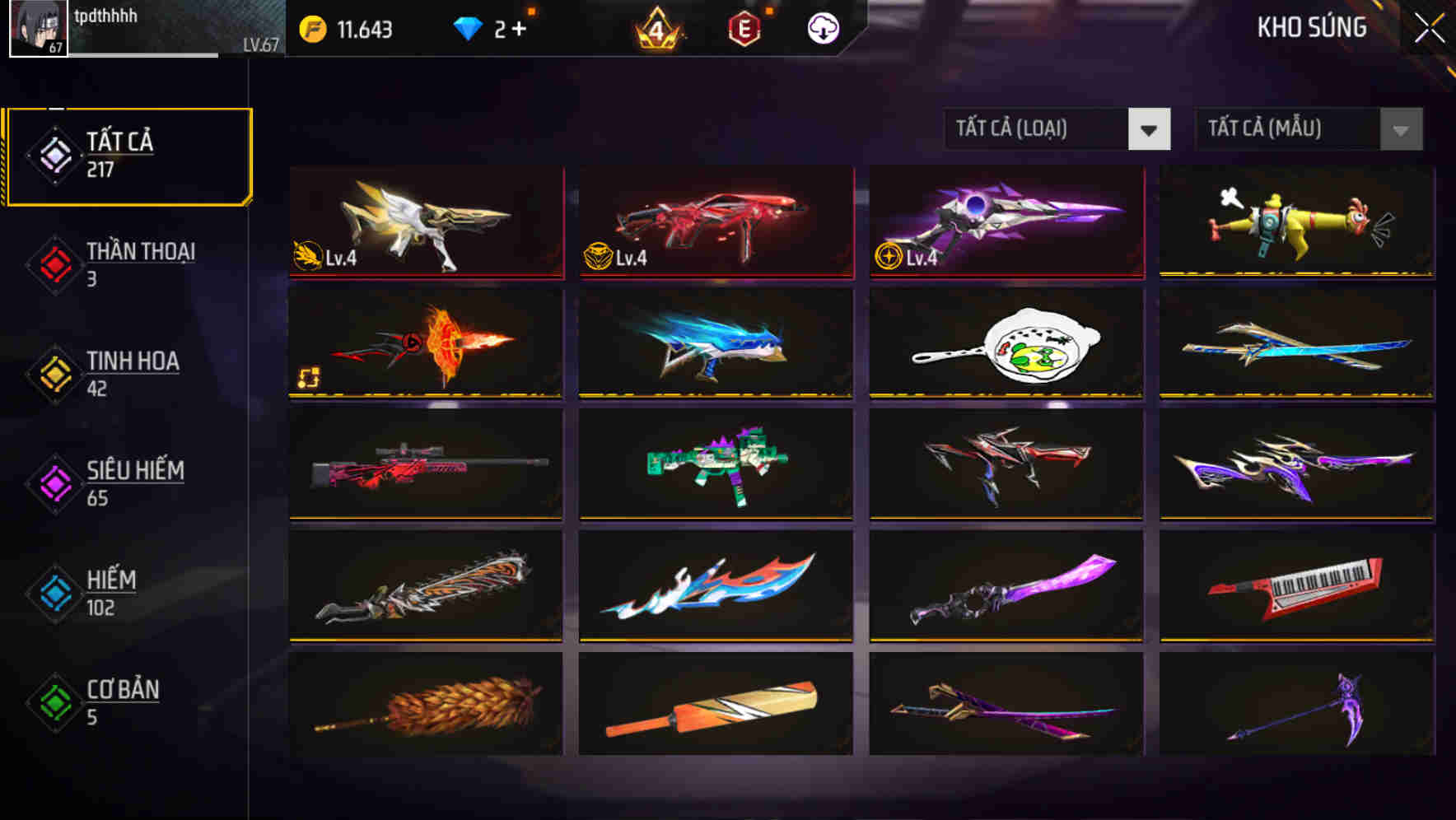Click the diamond currency icon
Image resolution: width=1456 pixels, height=820 pixels.
pos(469,27)
